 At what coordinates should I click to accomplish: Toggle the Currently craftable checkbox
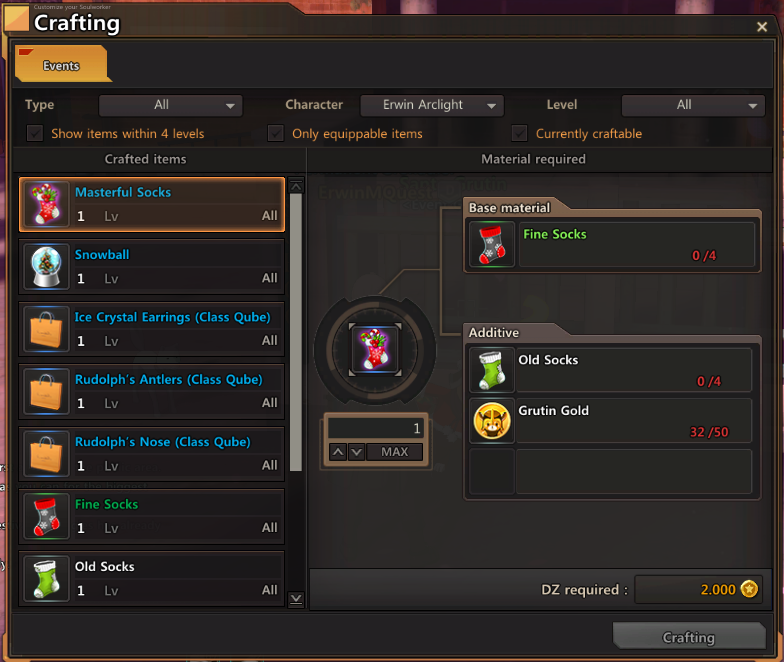pos(519,134)
